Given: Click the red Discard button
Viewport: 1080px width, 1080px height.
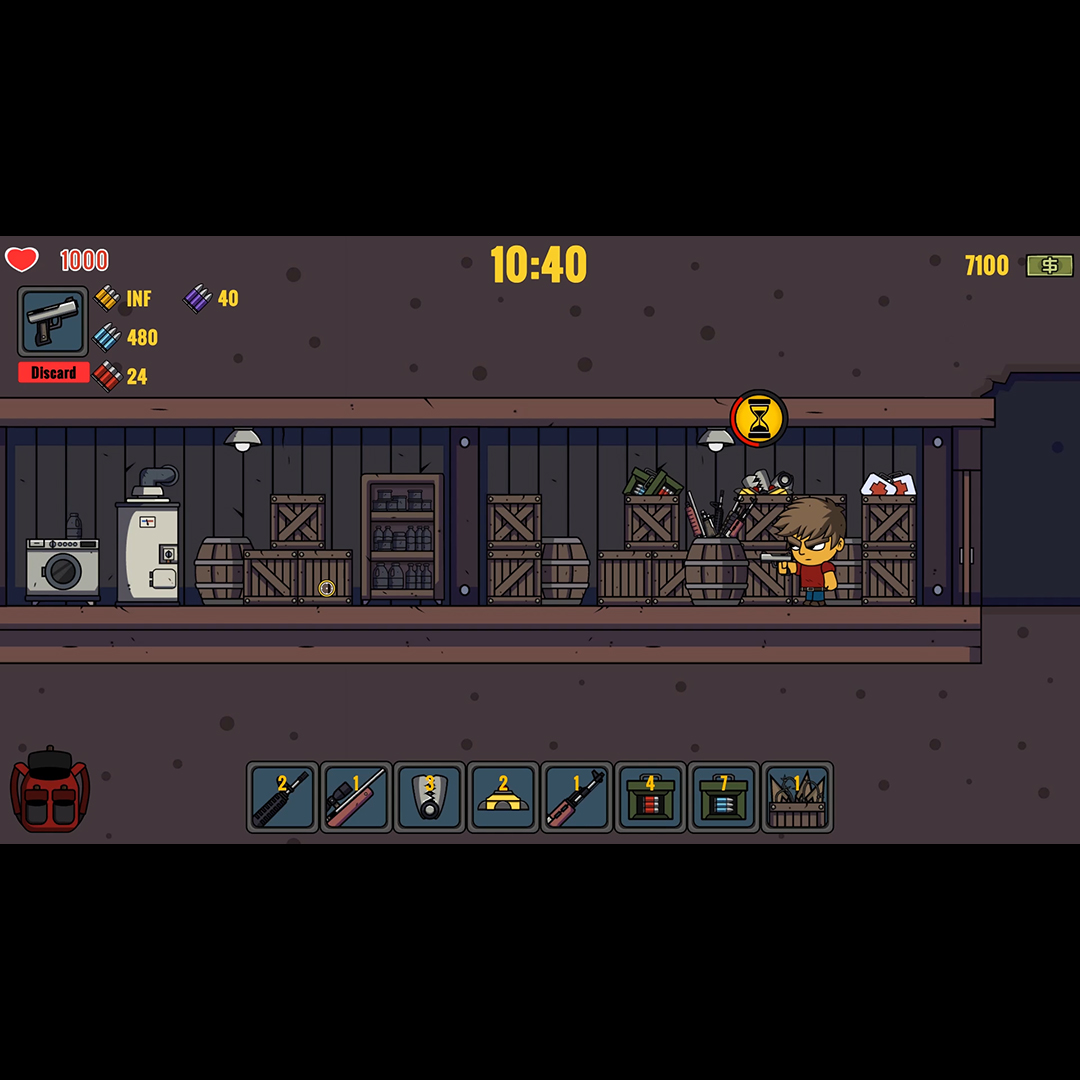Looking at the screenshot, I should [x=54, y=373].
